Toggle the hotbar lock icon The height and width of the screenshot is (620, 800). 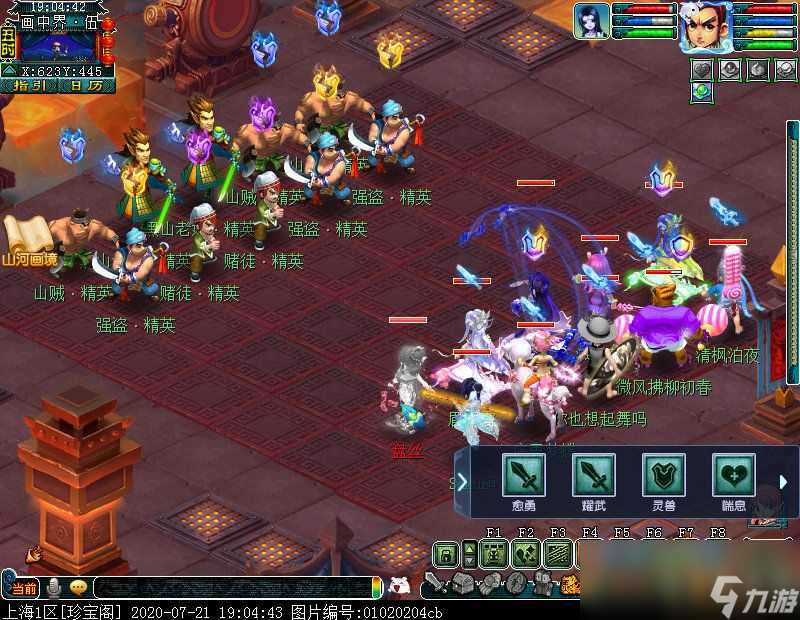(444, 554)
